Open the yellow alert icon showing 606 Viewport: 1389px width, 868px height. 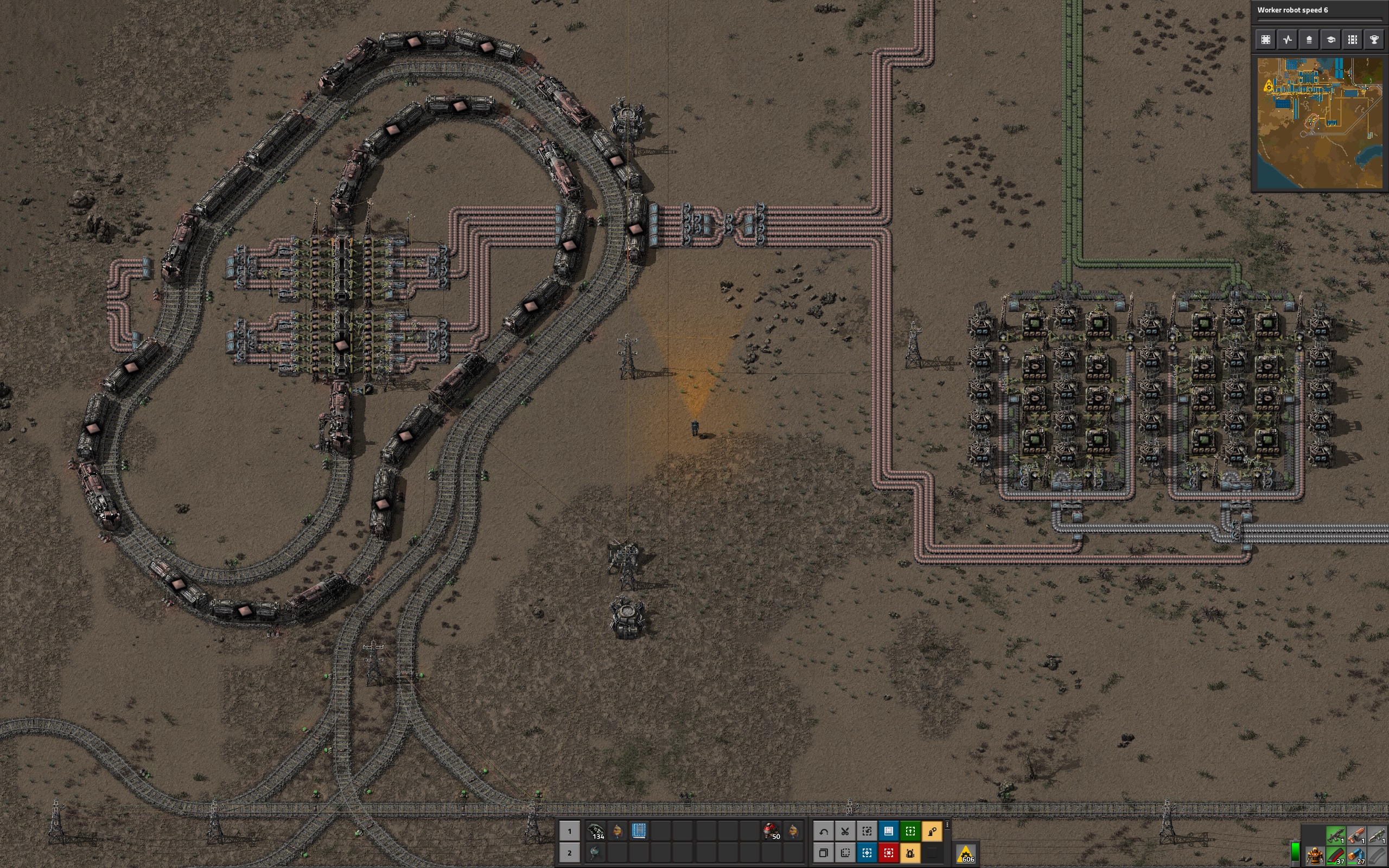tap(966, 854)
